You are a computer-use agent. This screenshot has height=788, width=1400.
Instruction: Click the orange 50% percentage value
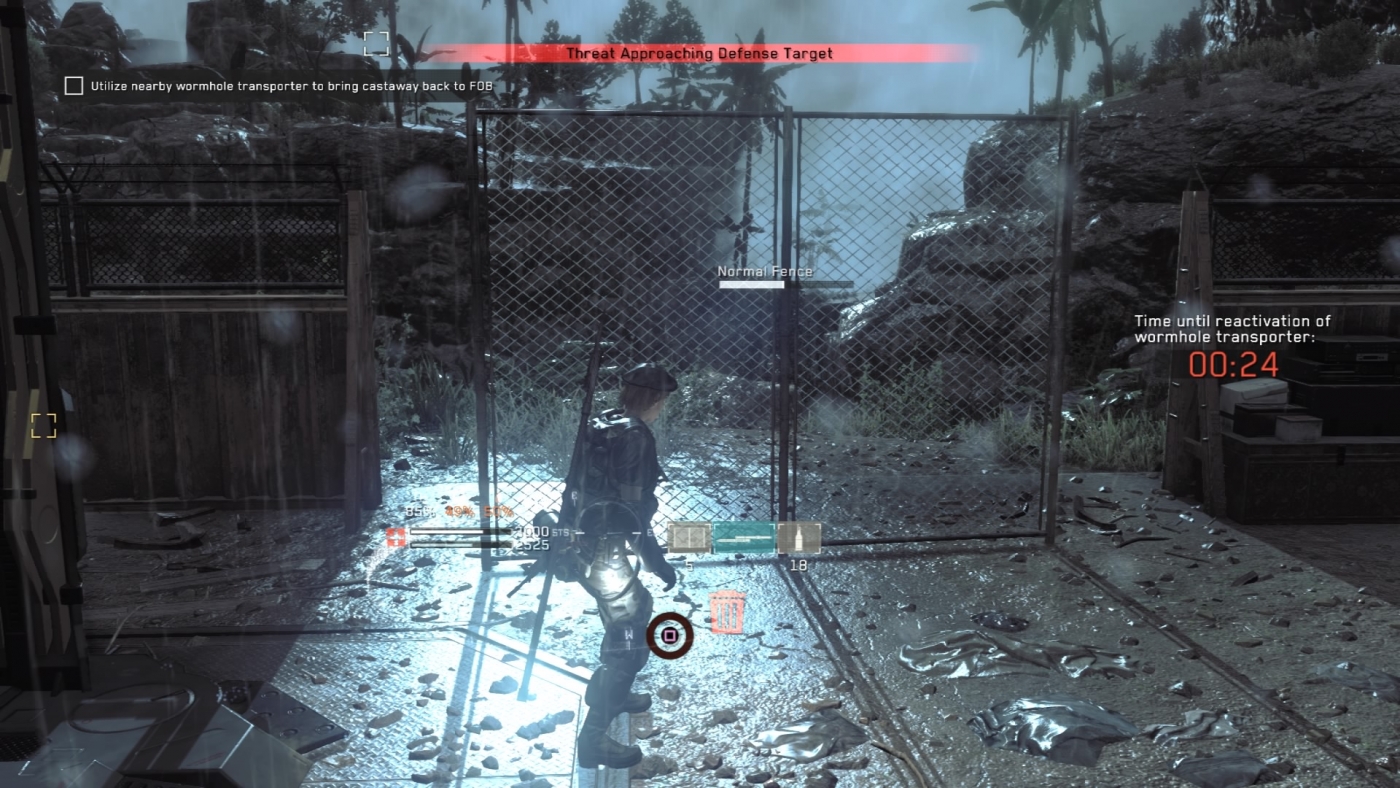496,511
